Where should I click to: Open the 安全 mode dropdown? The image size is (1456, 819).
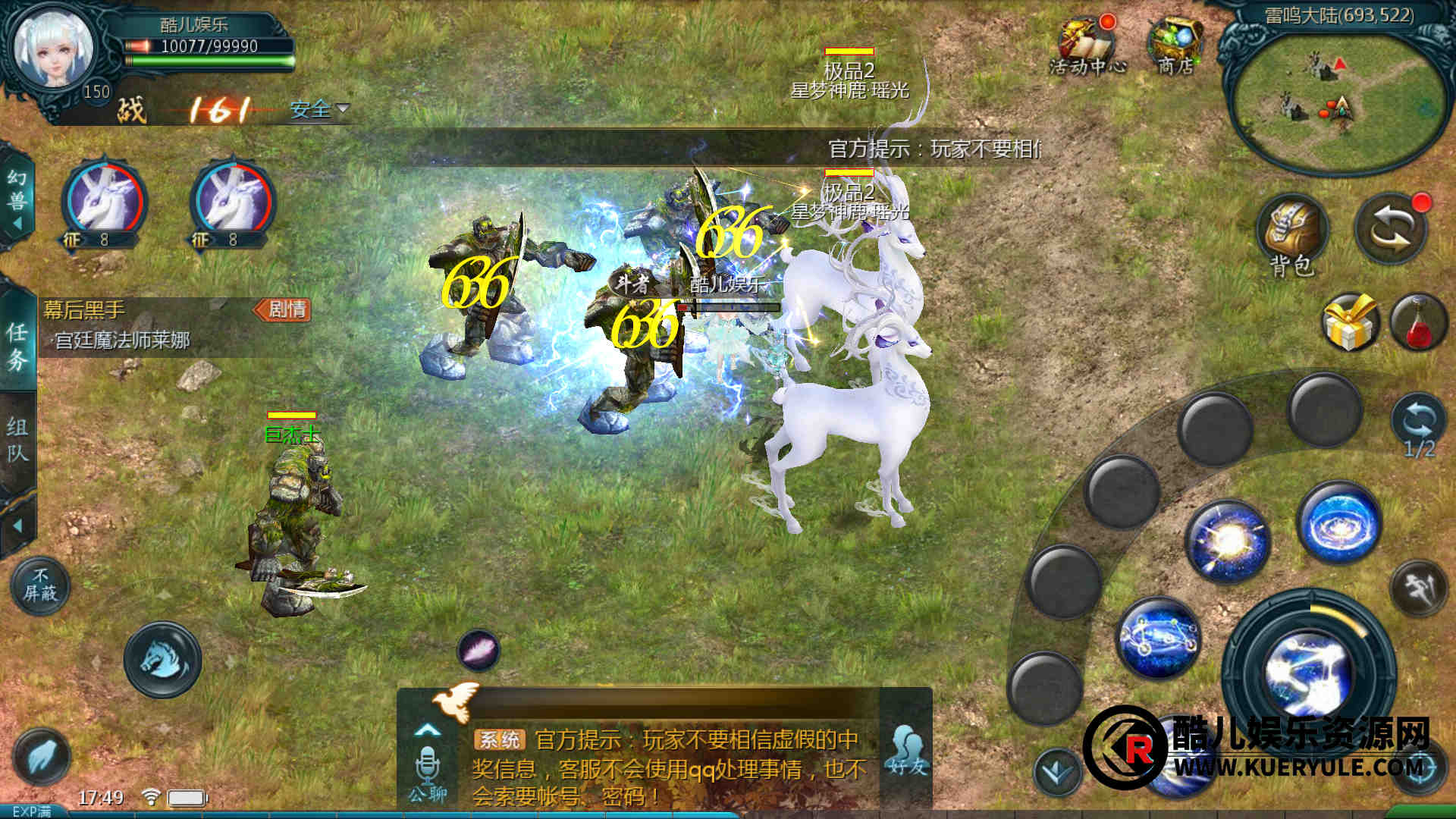point(318,110)
